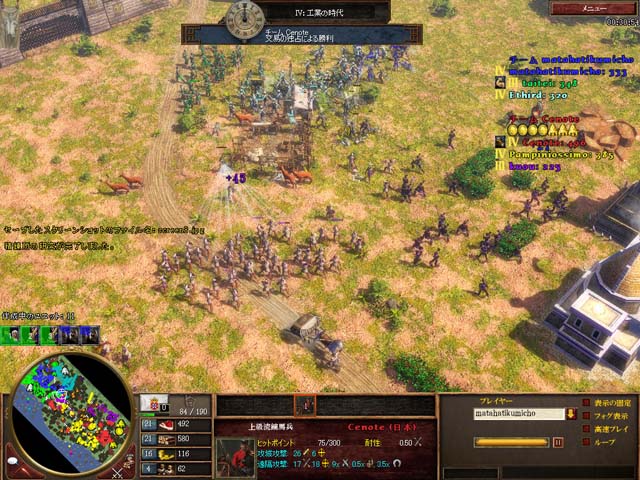Enable the フォグ表示 fog checkbox
The width and height of the screenshot is (640, 480).
pos(586,415)
